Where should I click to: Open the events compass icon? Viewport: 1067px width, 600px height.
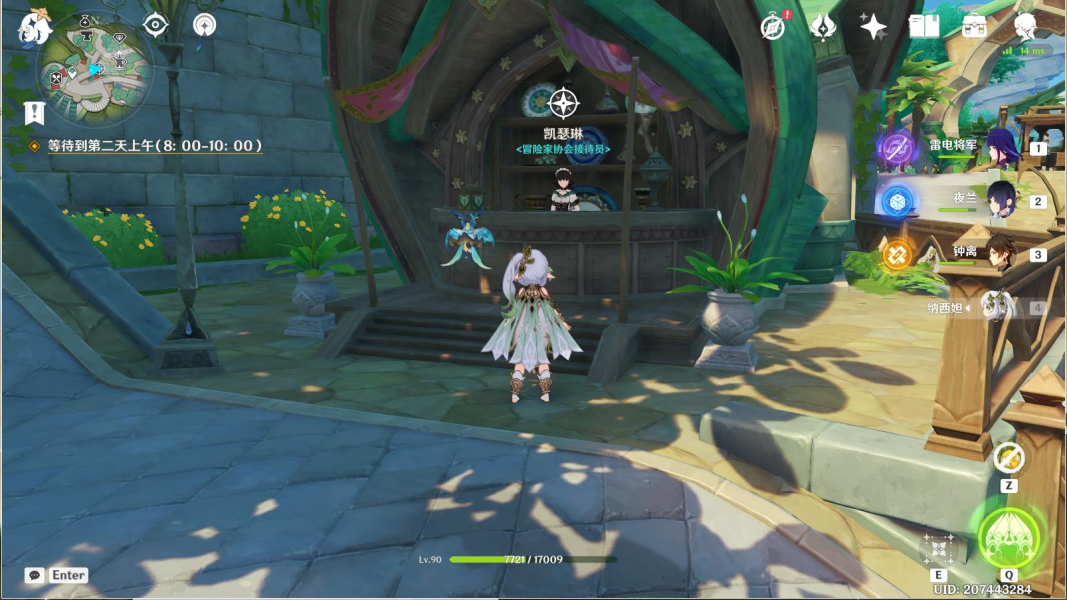tap(772, 27)
